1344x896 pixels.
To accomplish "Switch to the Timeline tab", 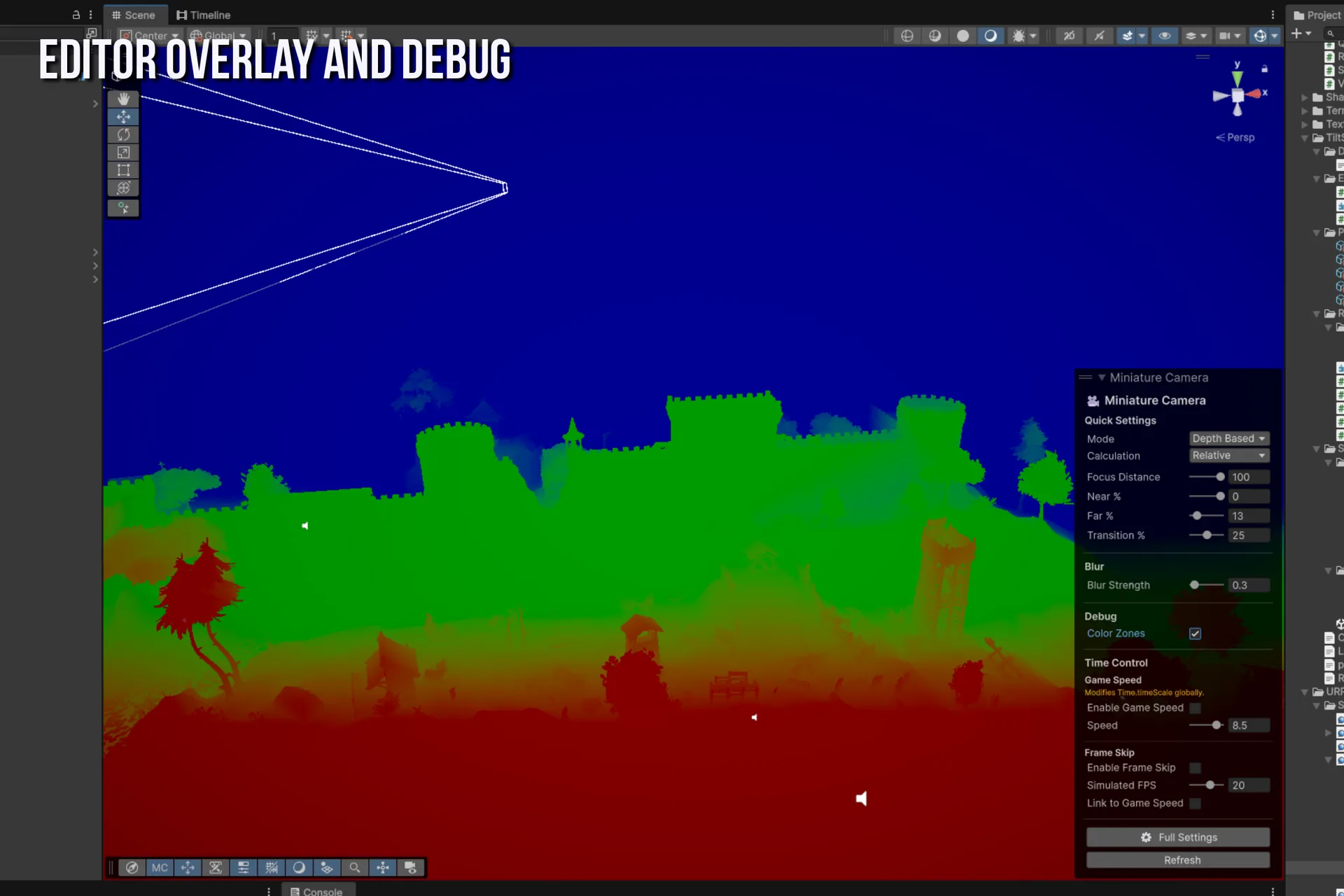I will click(204, 15).
